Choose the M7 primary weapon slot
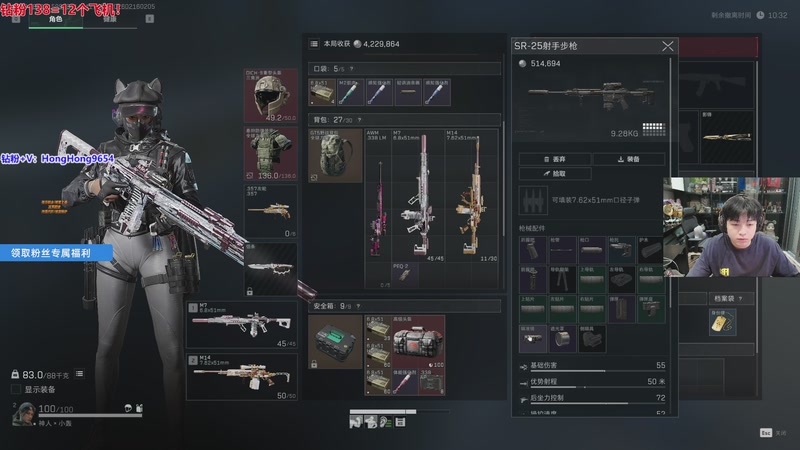Screen dimensions: 800x450 [241, 324]
